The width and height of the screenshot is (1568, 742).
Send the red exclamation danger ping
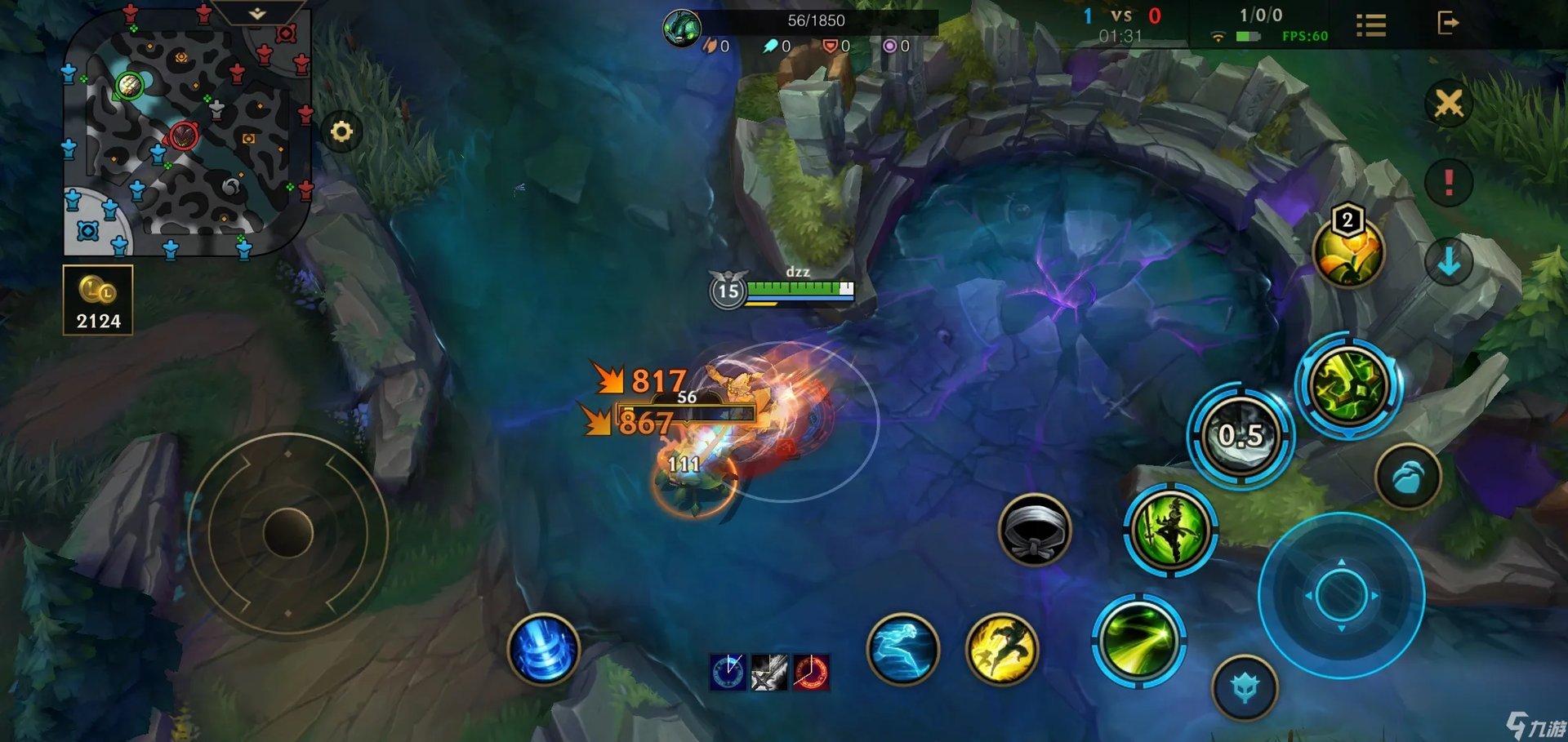1449,181
